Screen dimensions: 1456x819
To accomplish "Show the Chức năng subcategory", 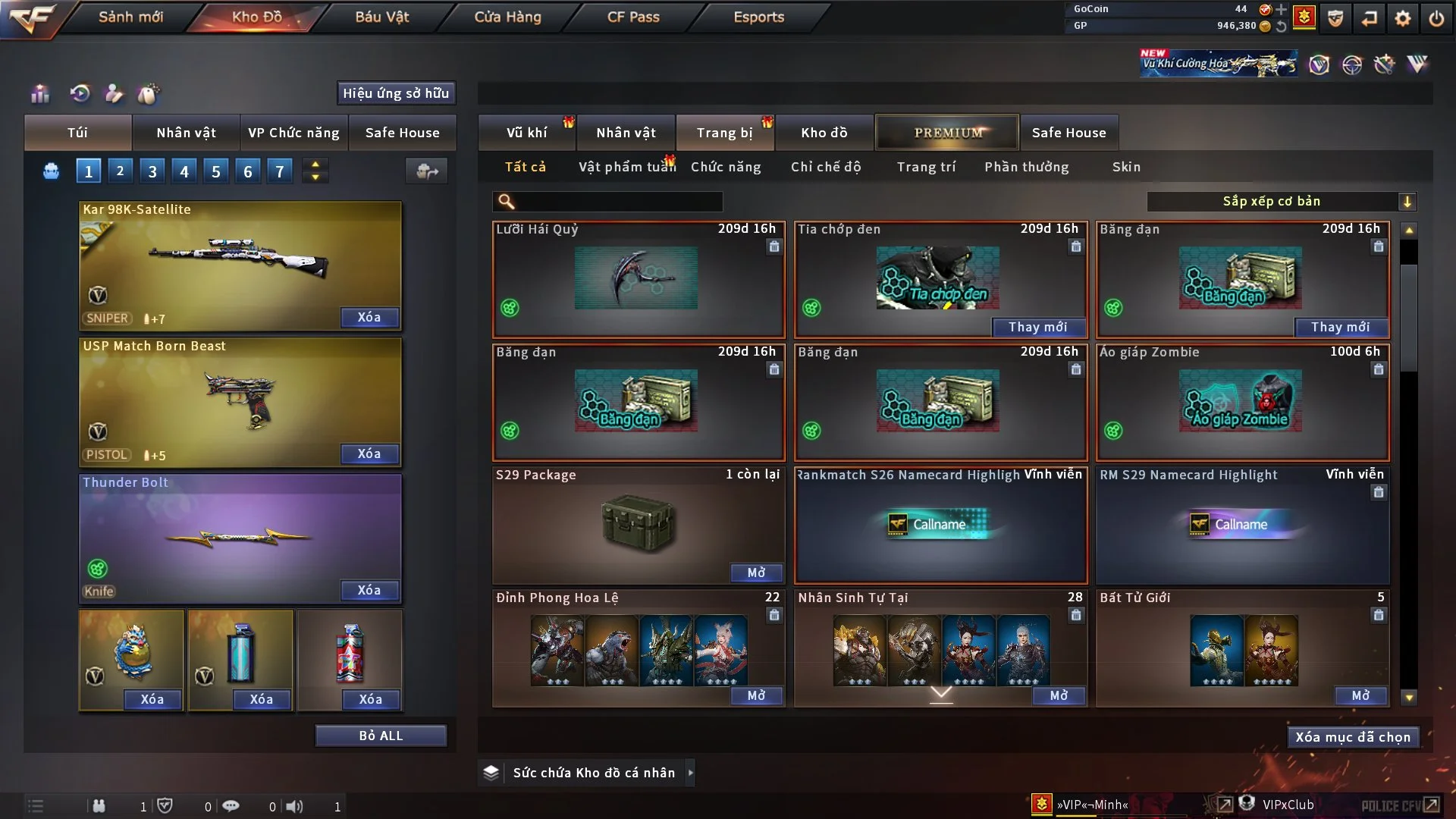I will pos(726,167).
